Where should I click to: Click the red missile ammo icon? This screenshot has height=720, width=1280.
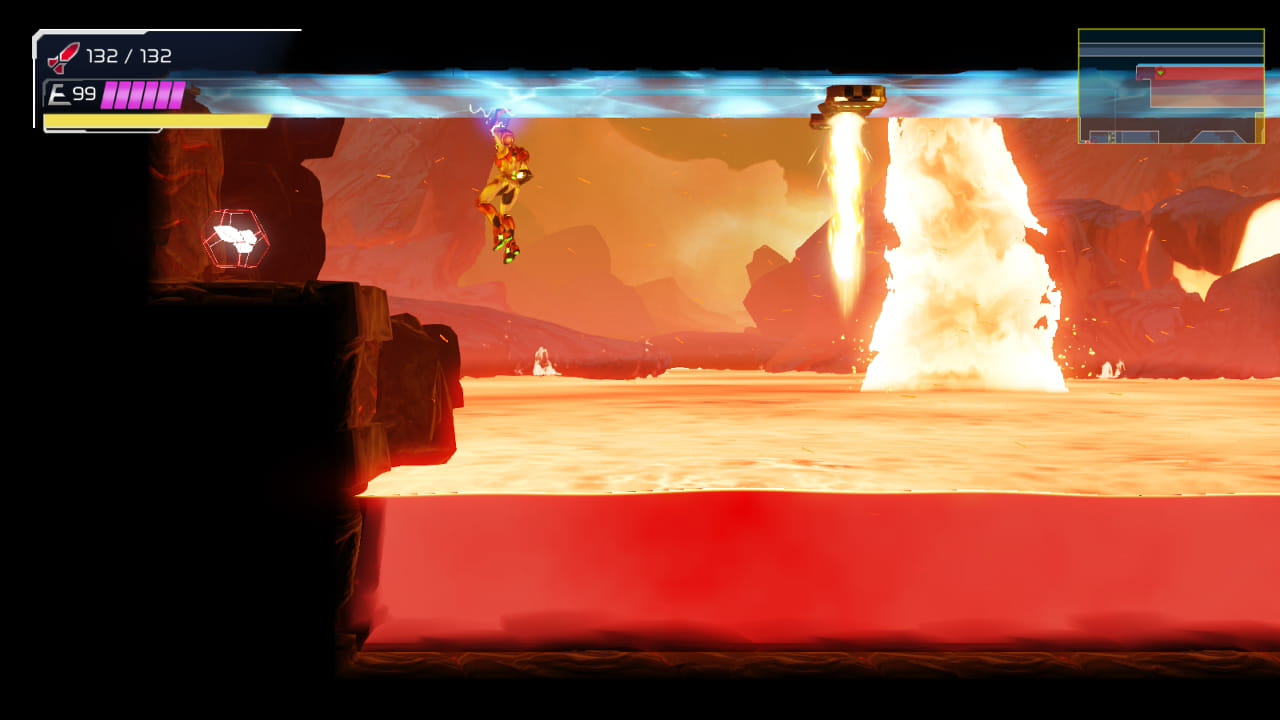click(x=61, y=56)
